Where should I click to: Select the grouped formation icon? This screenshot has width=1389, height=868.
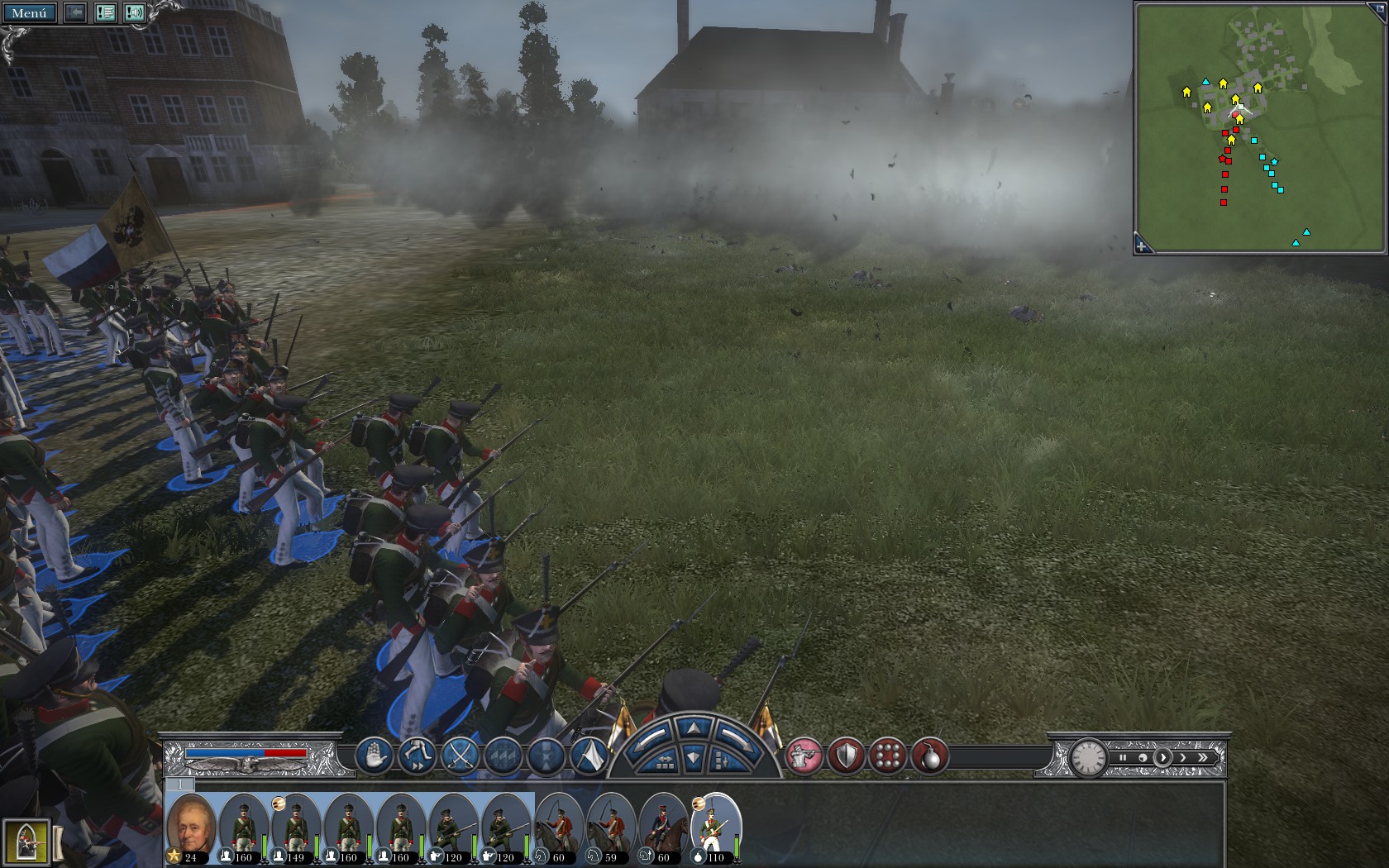coord(502,756)
